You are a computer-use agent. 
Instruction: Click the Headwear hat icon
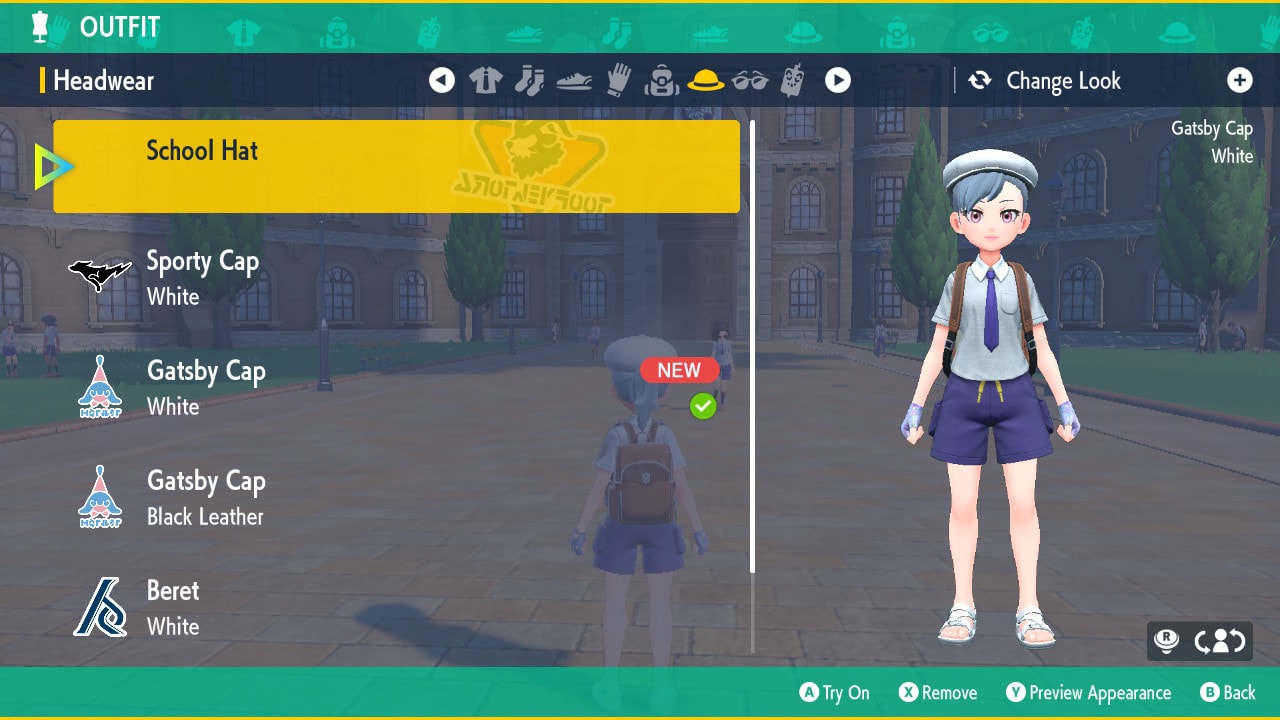click(707, 80)
